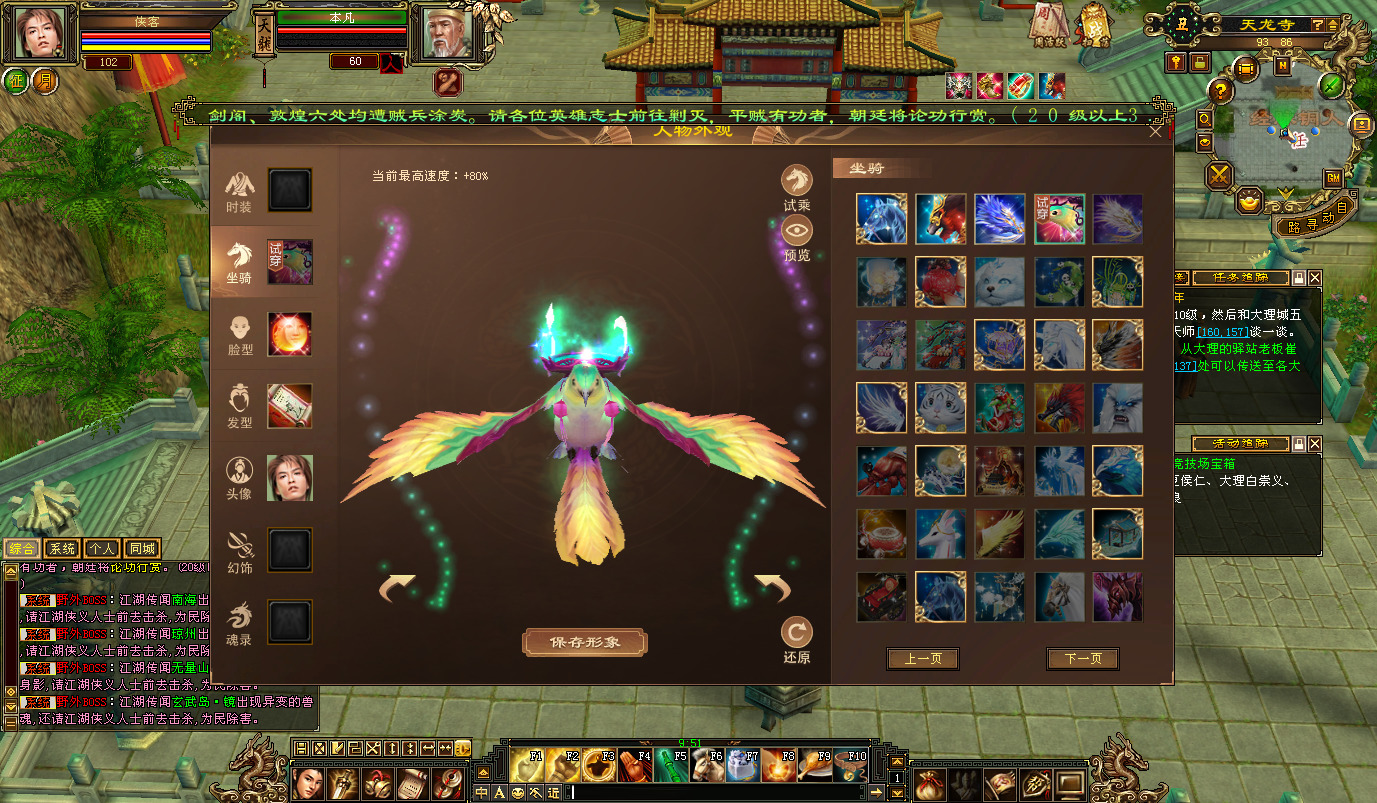Viewport: 1377px width, 803px height.
Task: Choose the 发型 hairstyle category
Action: click(x=239, y=406)
